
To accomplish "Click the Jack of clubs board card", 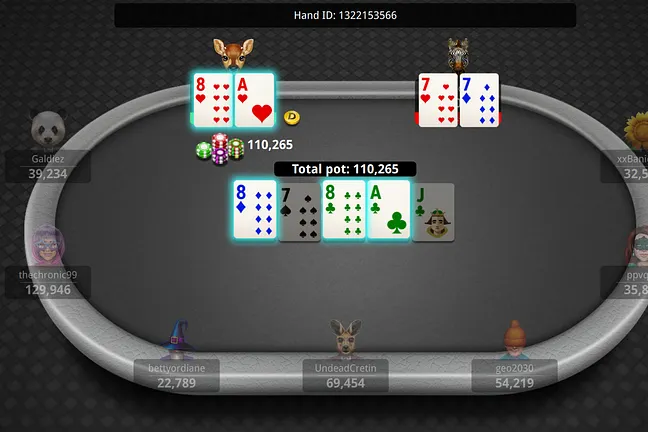I will 433,211.
